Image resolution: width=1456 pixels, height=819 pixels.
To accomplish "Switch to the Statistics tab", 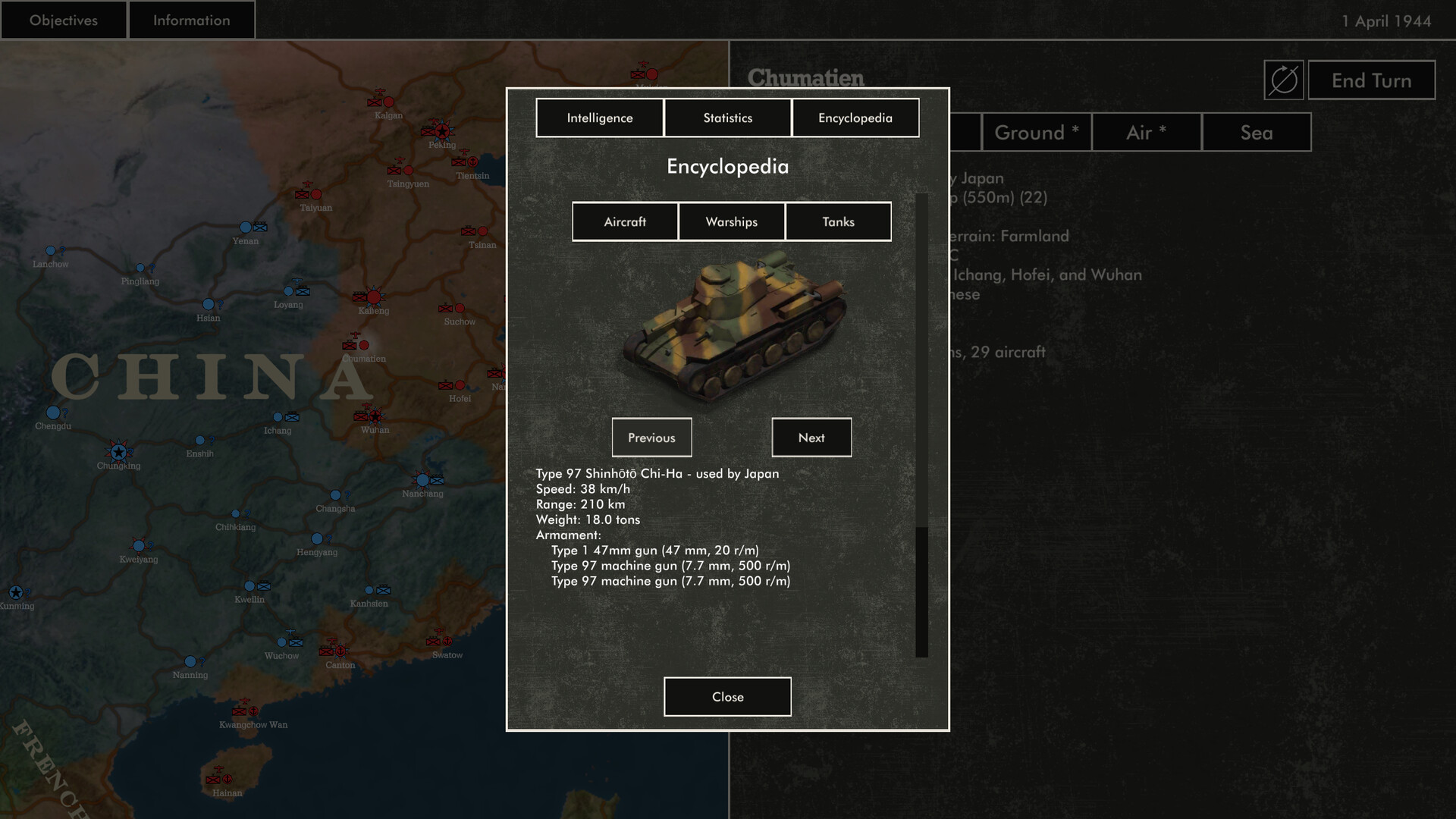I will [x=727, y=118].
